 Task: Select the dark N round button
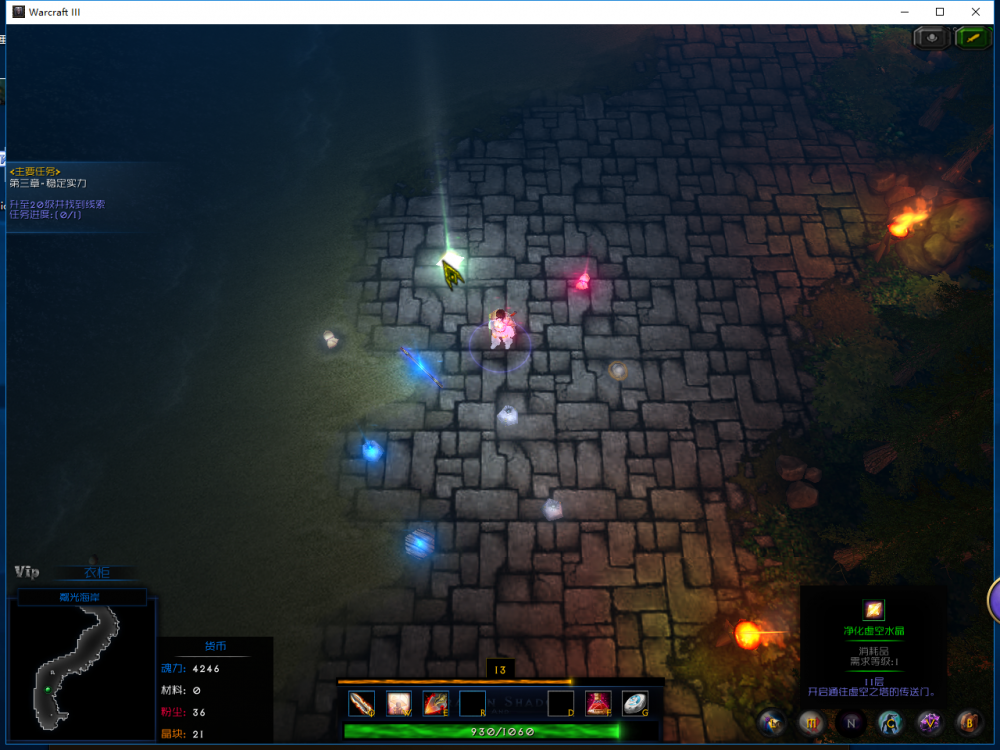click(851, 721)
